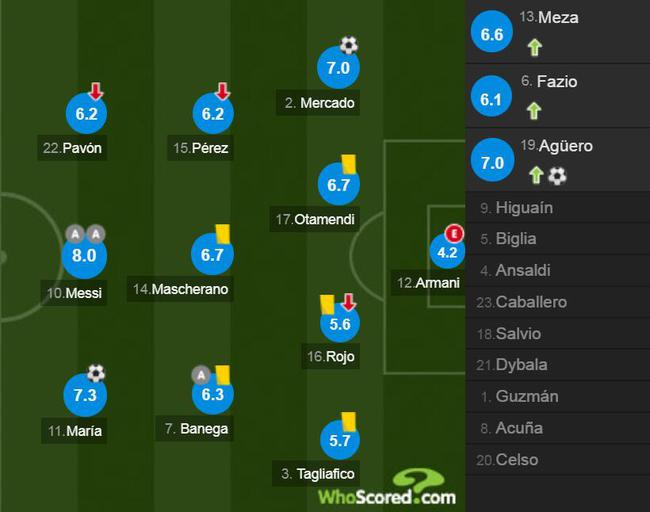
Task: Open the WhoScored.com logo link
Action: [x=387, y=489]
